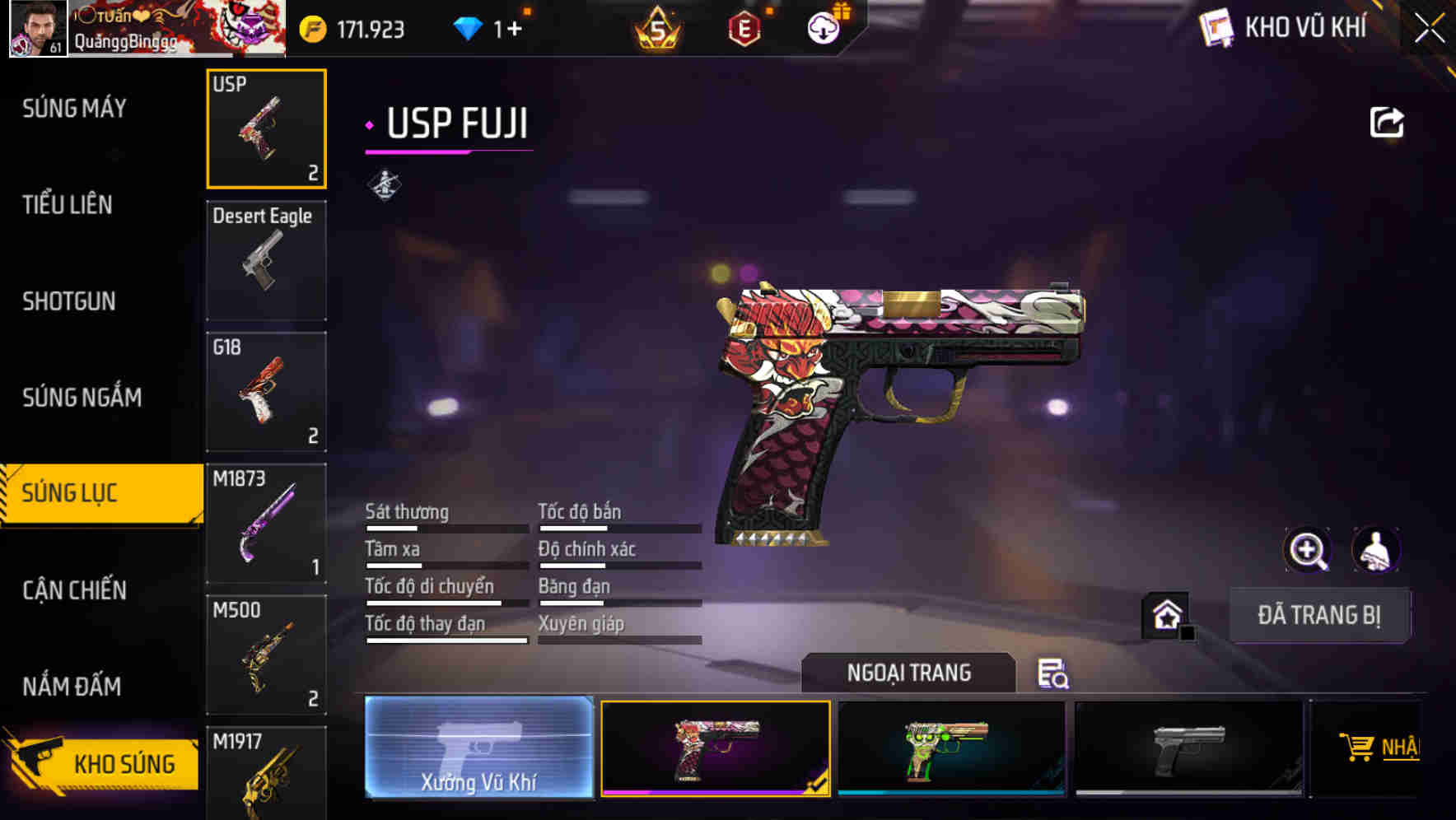
Task: Zoom in on the weapon preview magnifier
Action: (x=1307, y=550)
